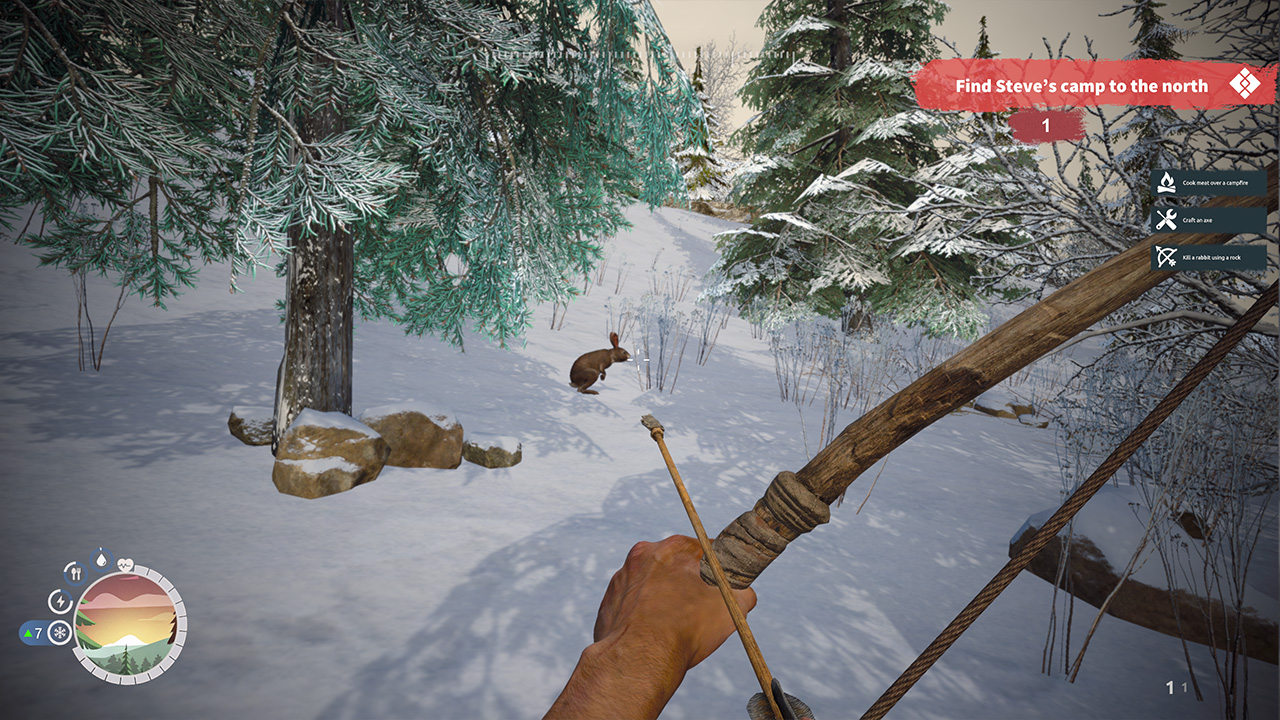
Task: Open the 'Find Steve's camp' objective banner
Action: click(1080, 86)
